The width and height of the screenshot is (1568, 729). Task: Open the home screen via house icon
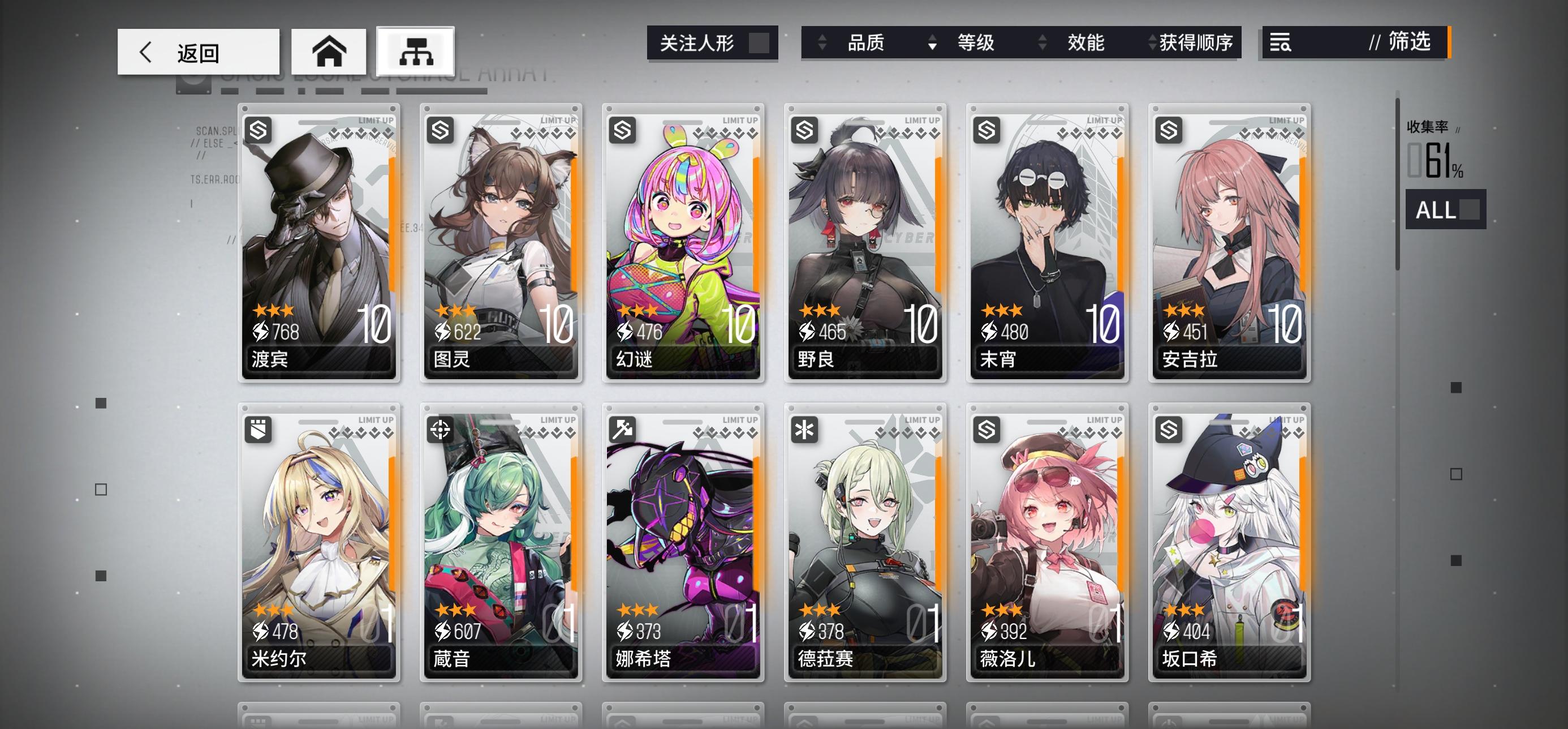(328, 51)
